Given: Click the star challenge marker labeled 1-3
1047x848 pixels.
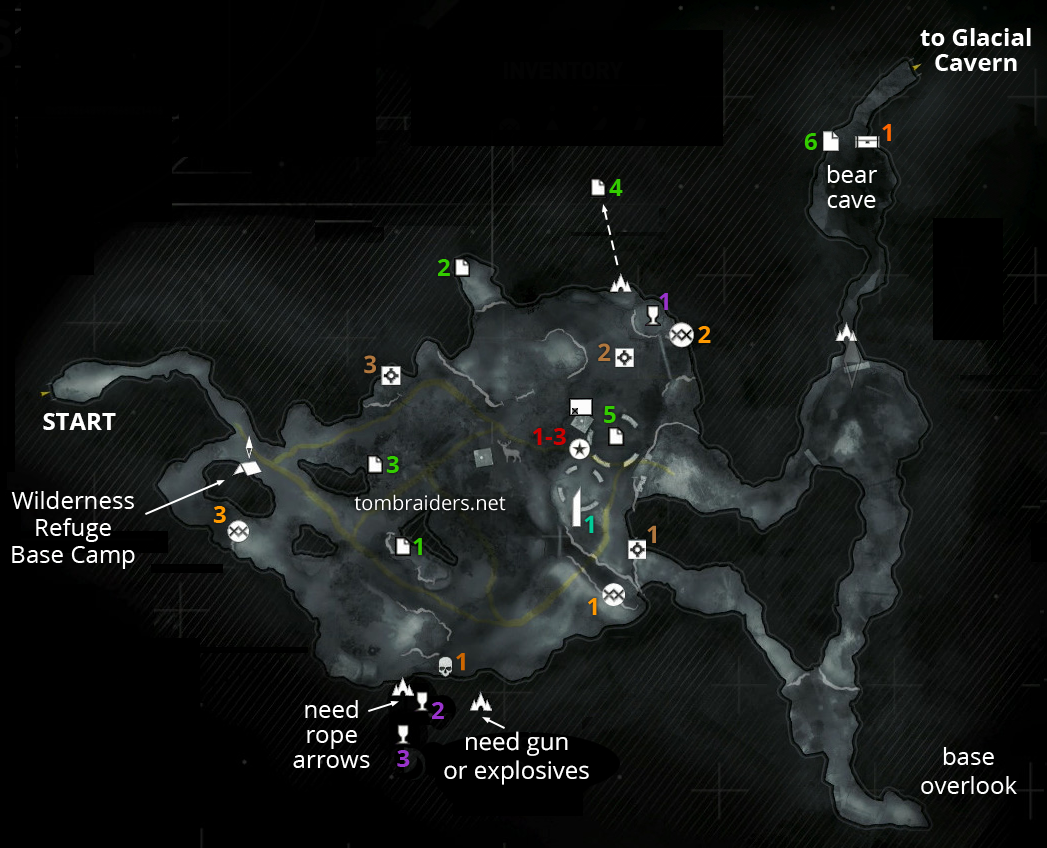Looking at the screenshot, I should pos(578,450).
